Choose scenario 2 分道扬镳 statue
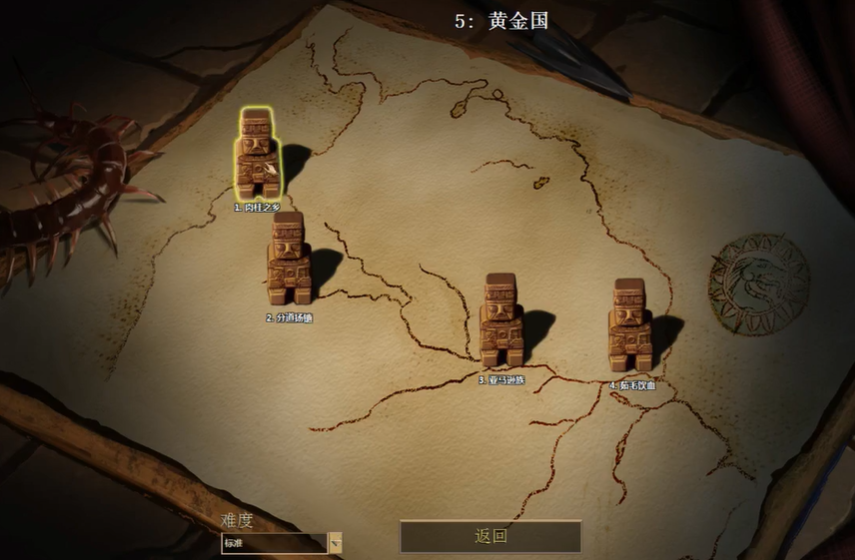The width and height of the screenshot is (855, 560). pos(287,258)
